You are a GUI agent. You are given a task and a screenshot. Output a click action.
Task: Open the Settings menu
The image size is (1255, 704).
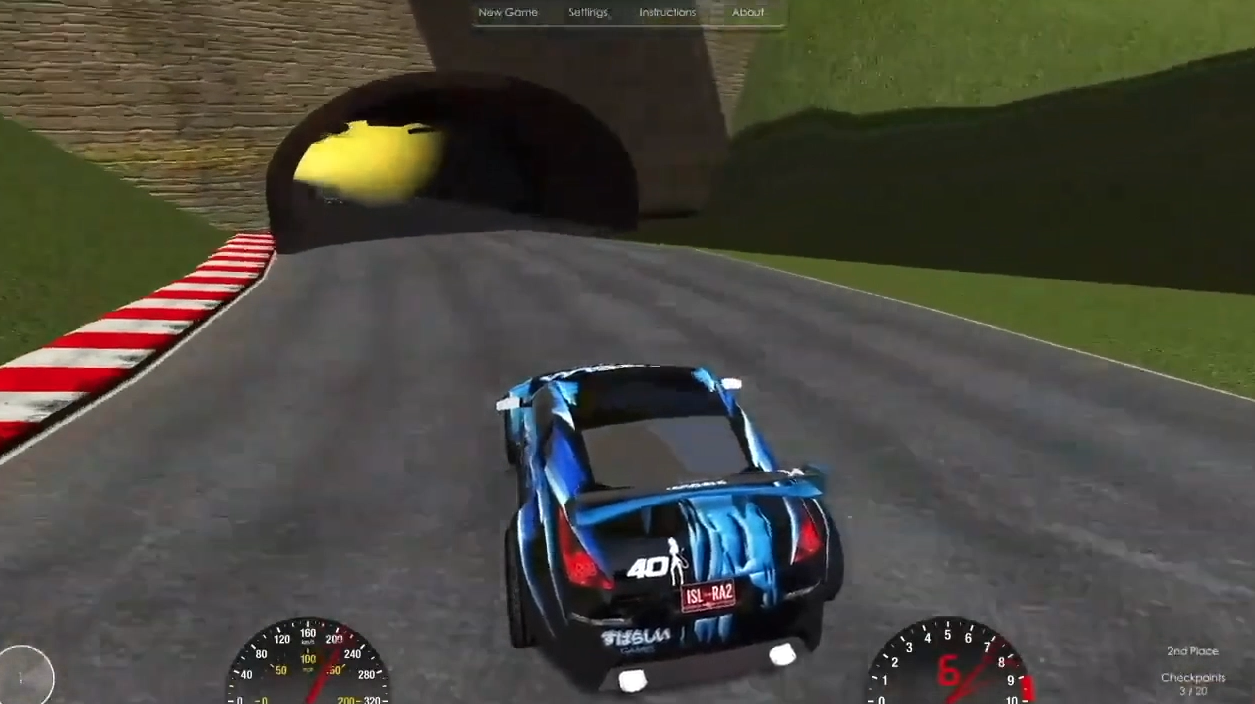click(x=588, y=13)
